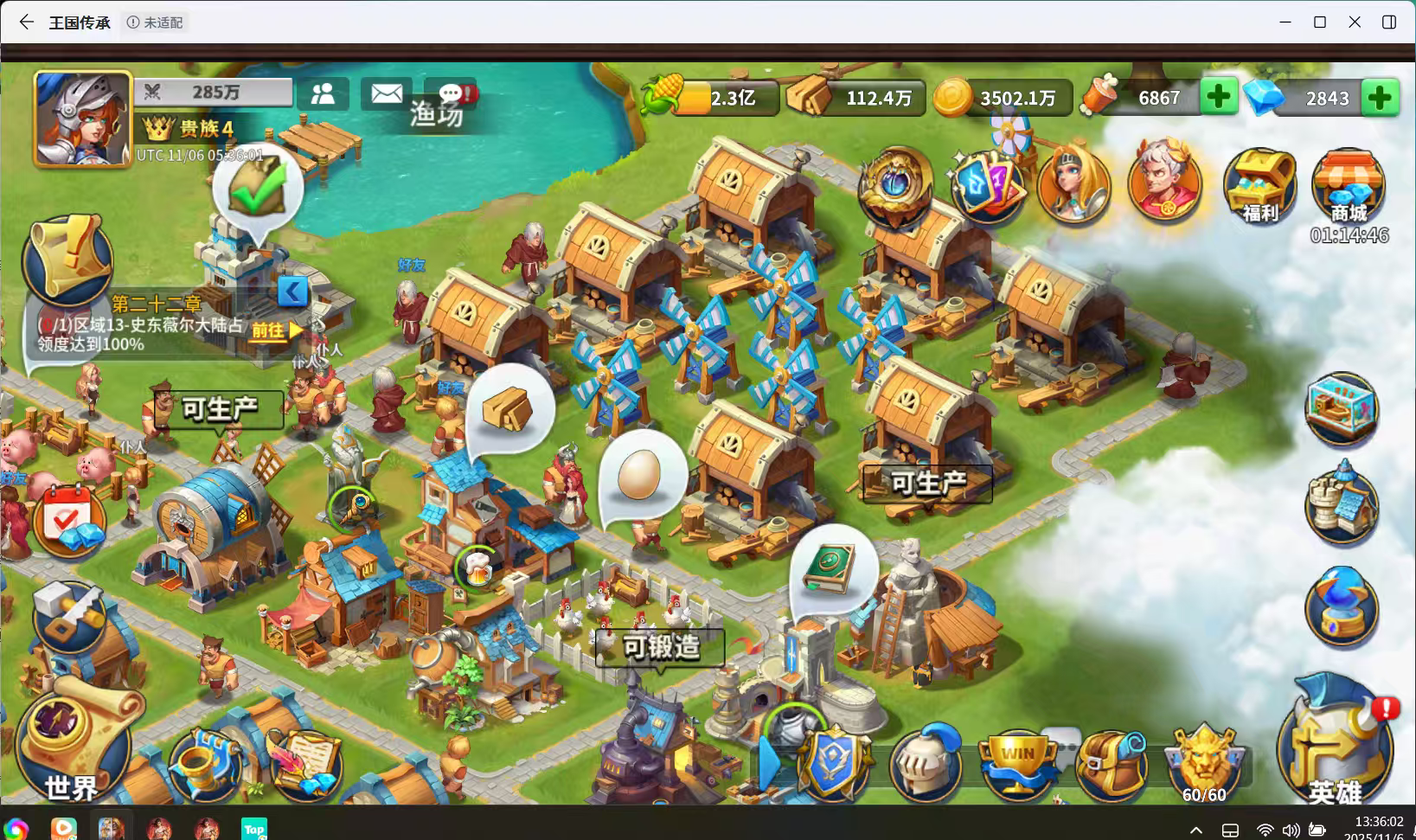Click the back arrow in title bar
This screenshot has height=840, width=1416.
point(24,22)
